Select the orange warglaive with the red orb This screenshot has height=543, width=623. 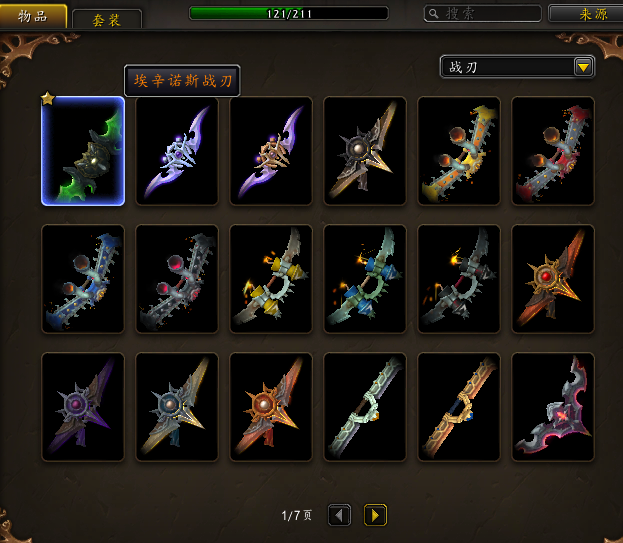[x=553, y=279]
